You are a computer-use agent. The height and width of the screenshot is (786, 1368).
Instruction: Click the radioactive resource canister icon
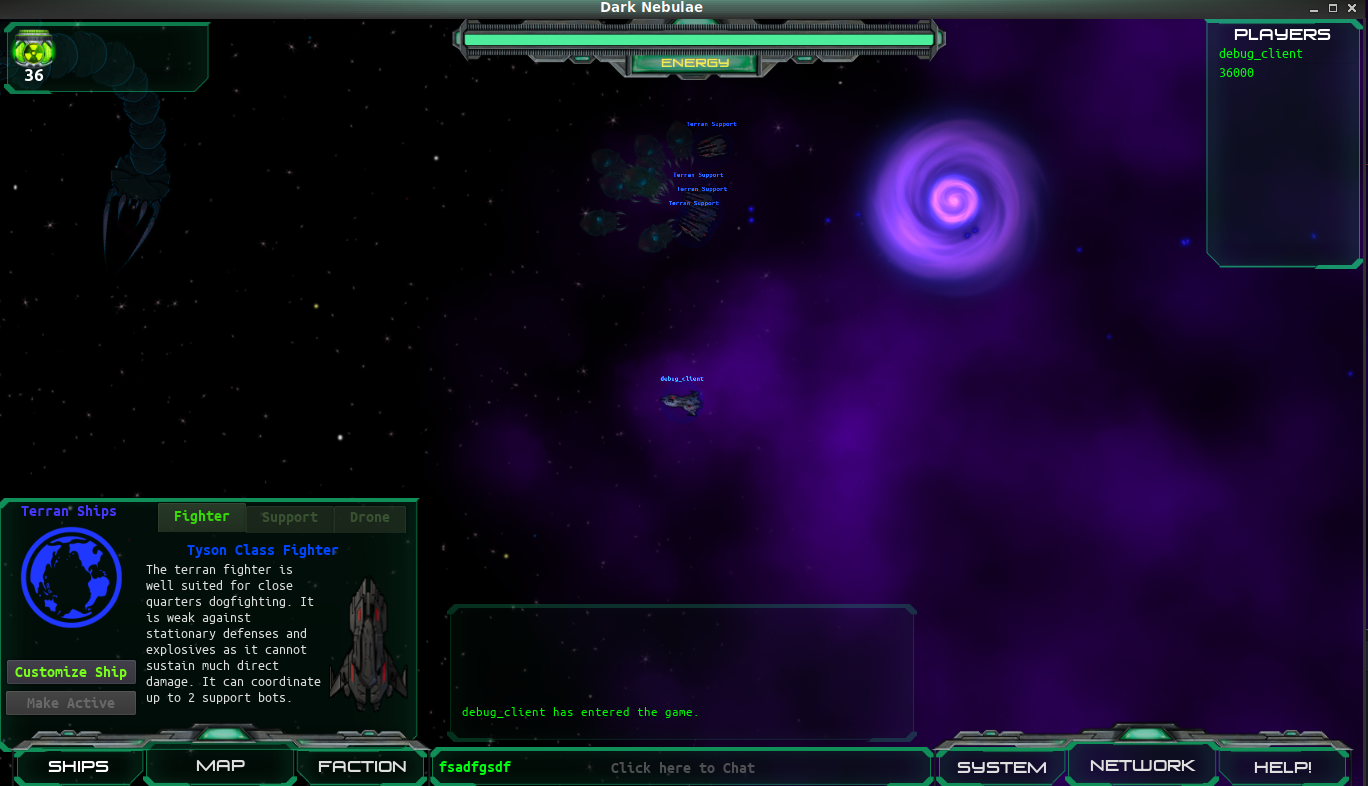click(x=33, y=48)
